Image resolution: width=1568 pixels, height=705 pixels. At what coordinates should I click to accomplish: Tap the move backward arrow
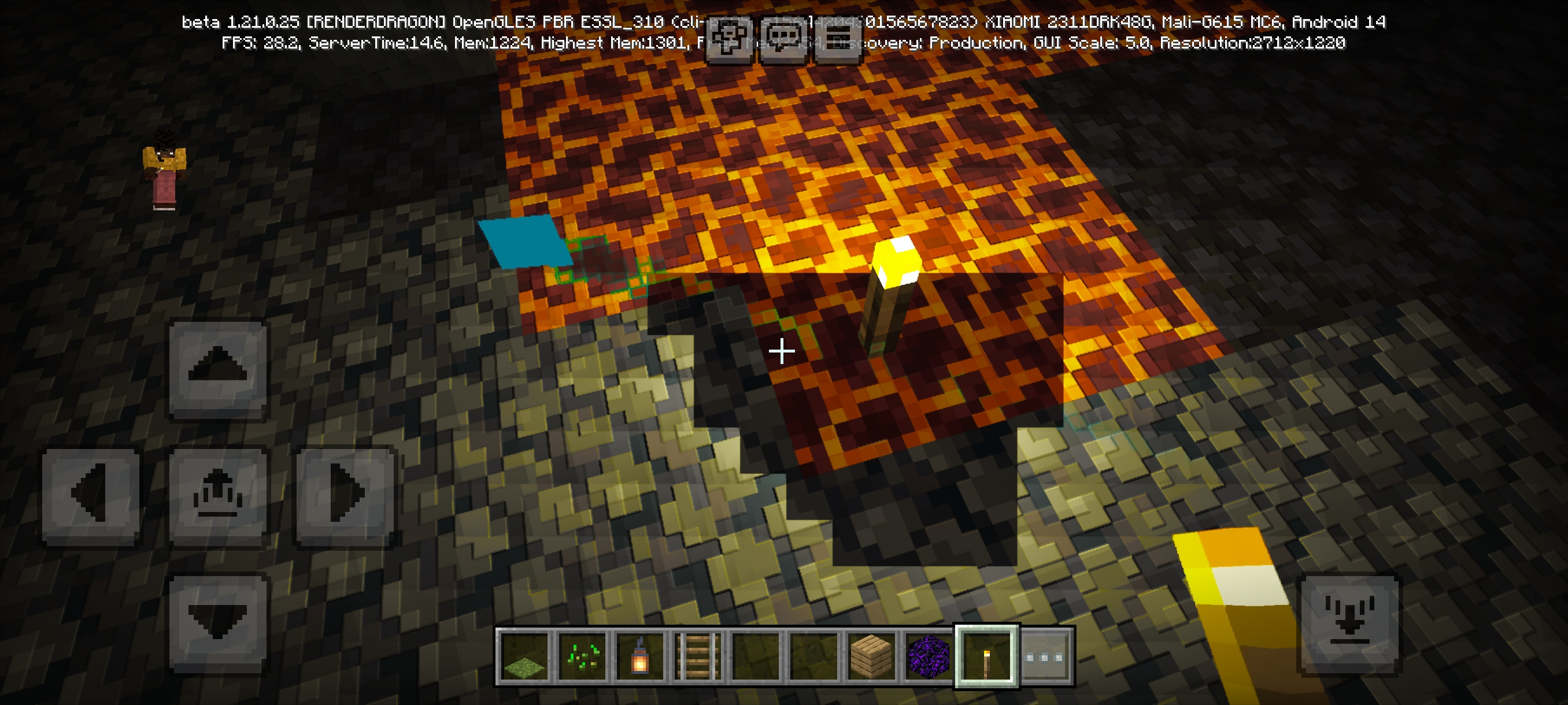(x=217, y=622)
